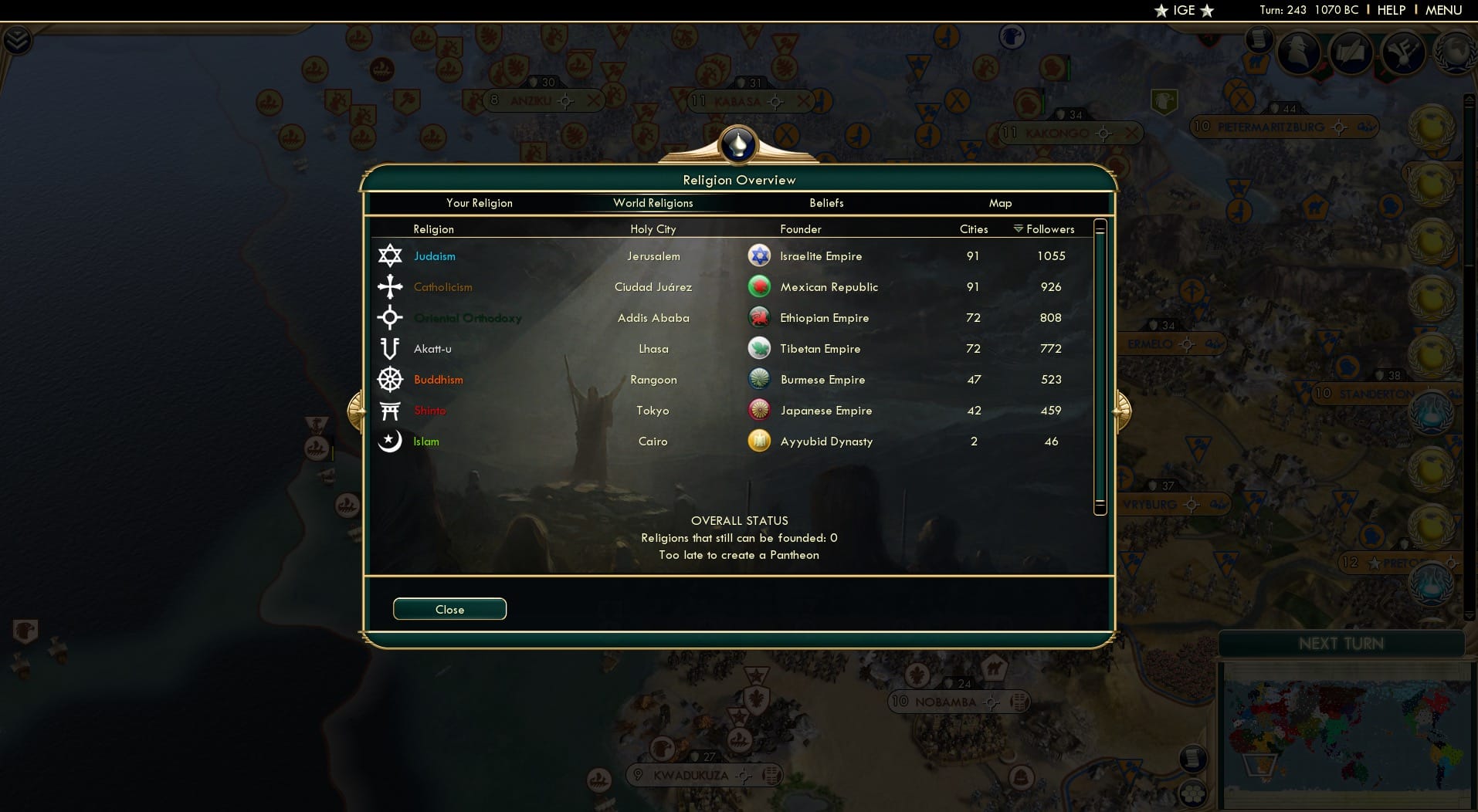The image size is (1478, 812).
Task: Click the Buddhism dharma wheel icon
Action: pyautogui.click(x=391, y=379)
